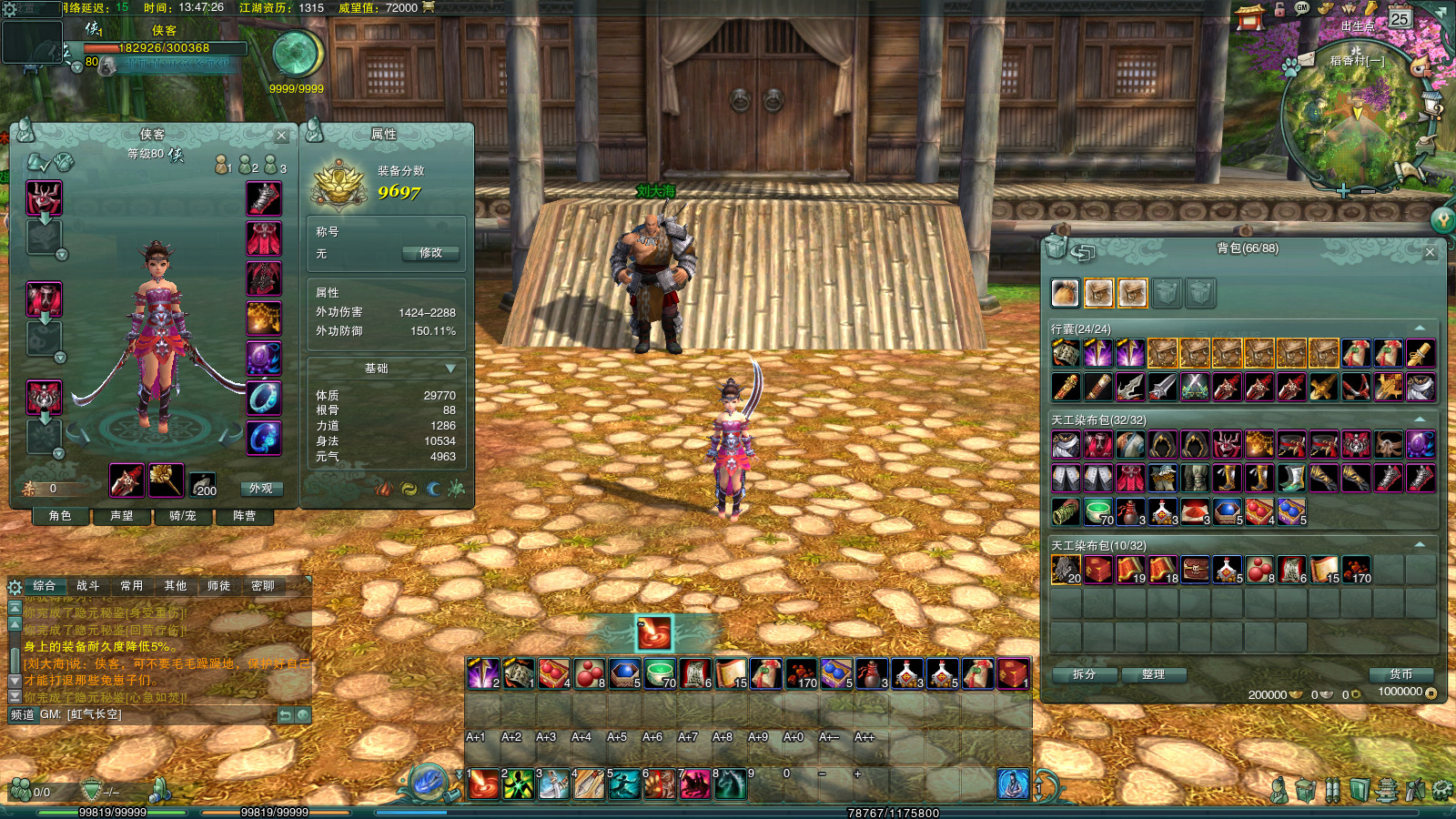Expand the 基础 attributes dropdown

tap(450, 369)
